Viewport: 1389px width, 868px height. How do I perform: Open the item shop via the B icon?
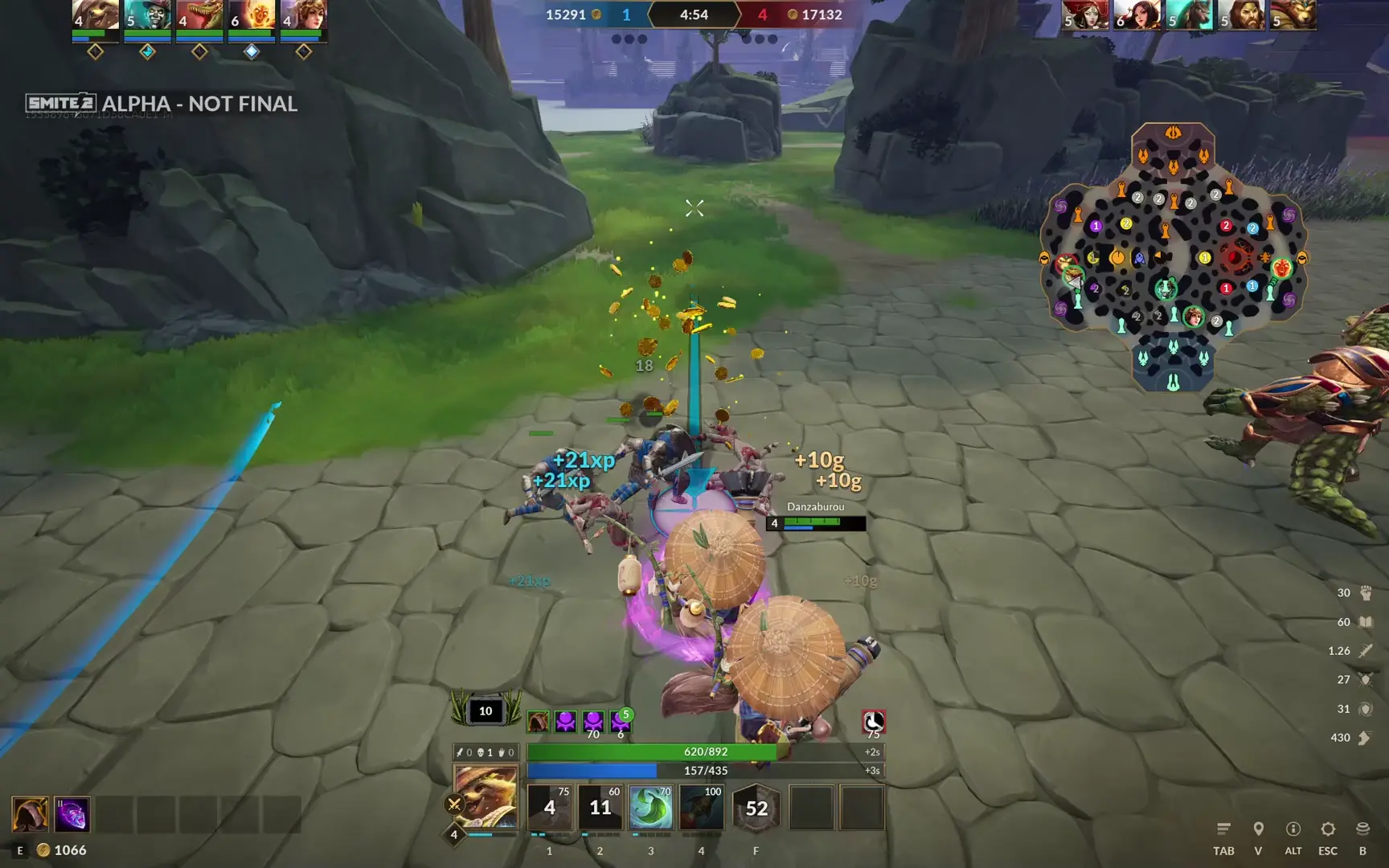pos(1362,829)
